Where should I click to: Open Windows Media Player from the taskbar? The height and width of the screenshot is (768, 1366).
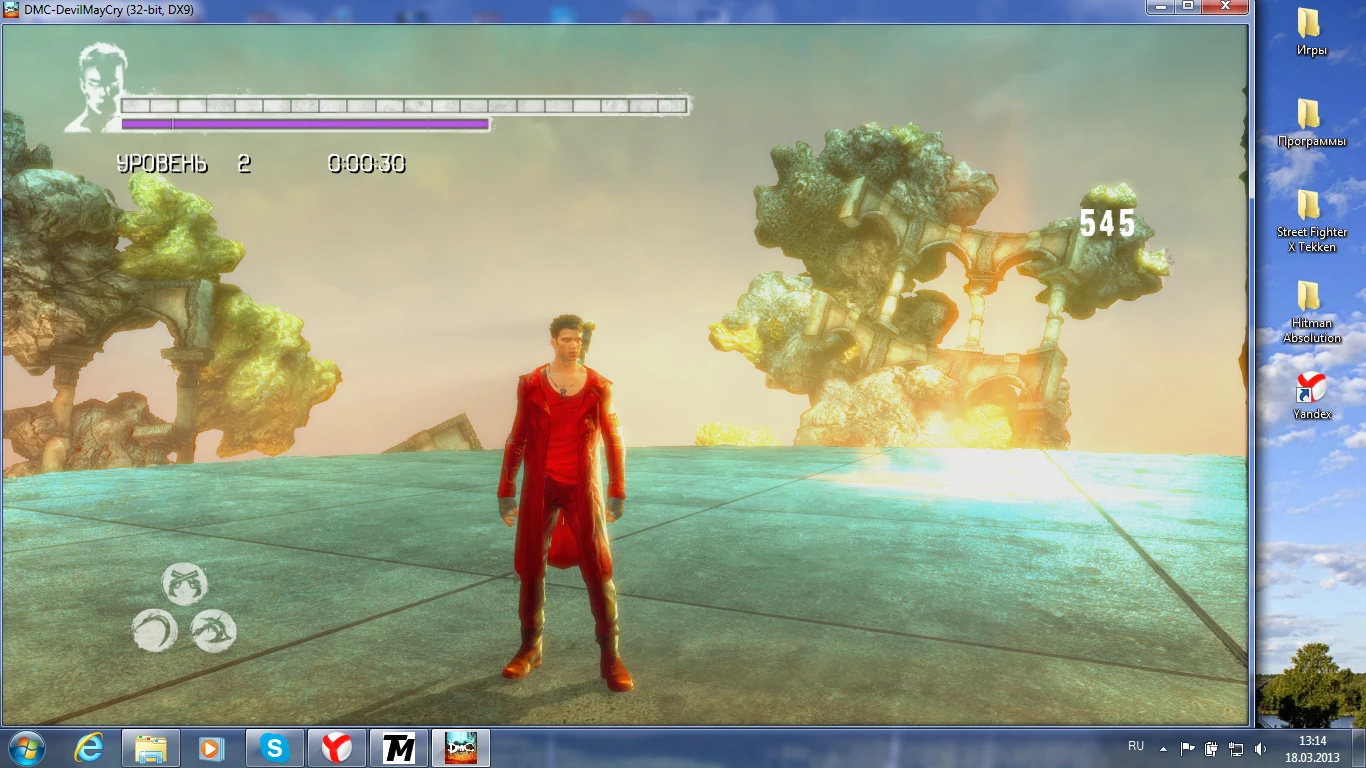[x=212, y=747]
